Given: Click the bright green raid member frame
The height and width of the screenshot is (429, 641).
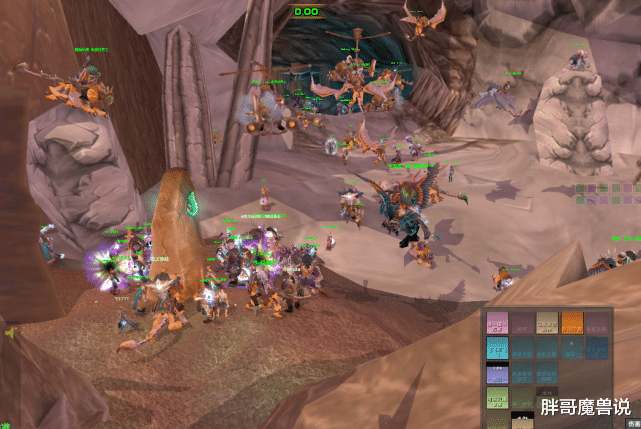Looking at the screenshot, I should click(x=498, y=399).
